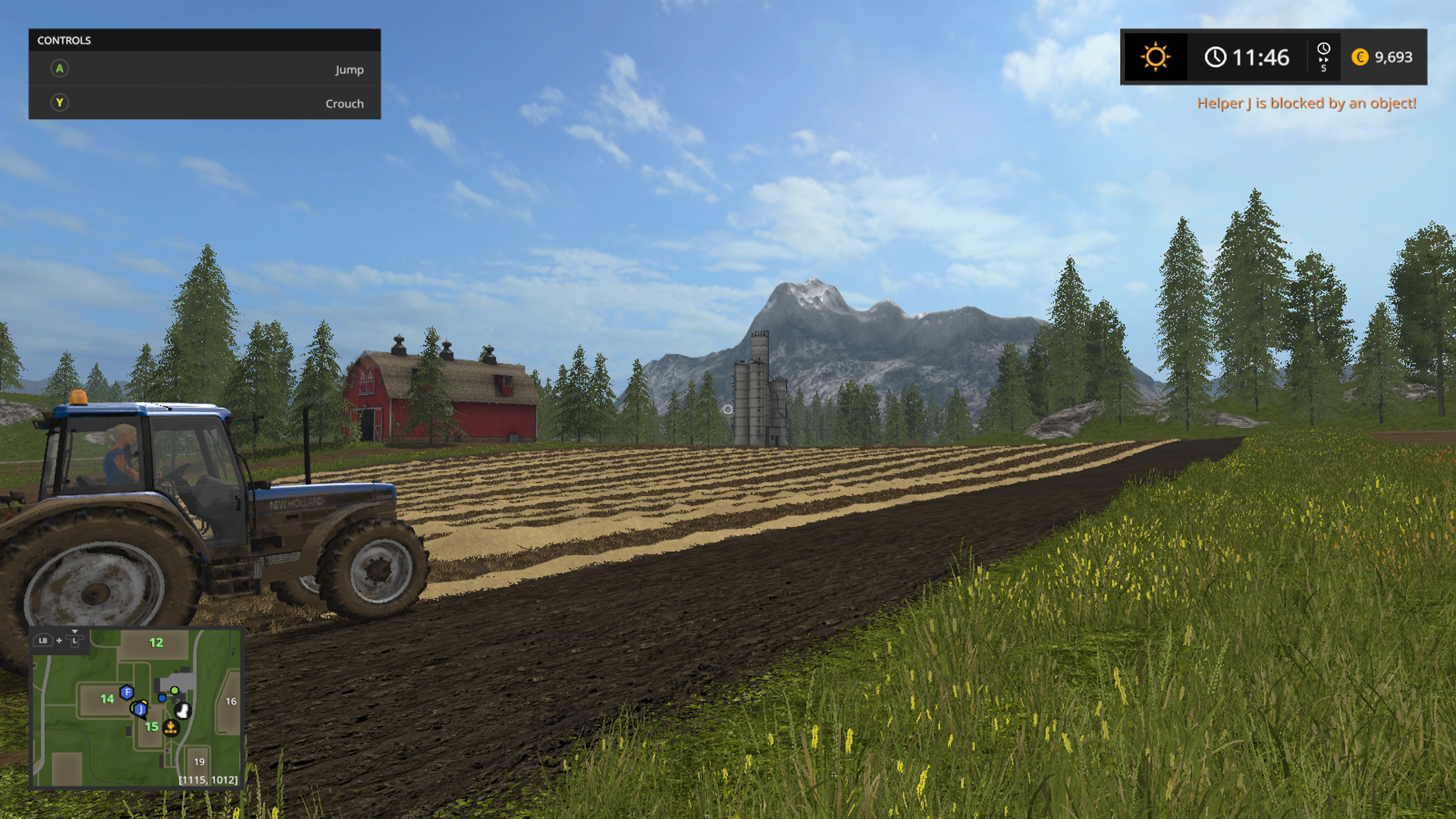Screen dimensions: 1456x819
Task: Select helper J marker on minimap
Action: coord(140,709)
